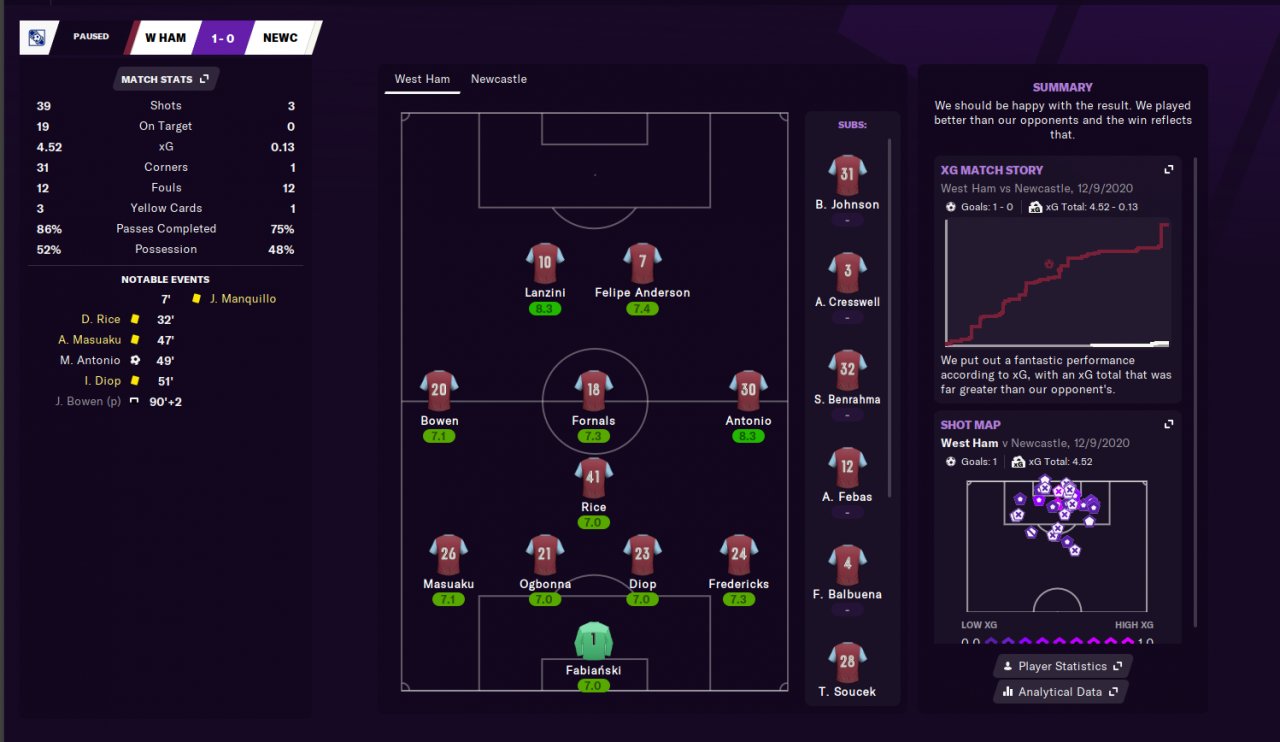Image resolution: width=1280 pixels, height=742 pixels.
Task: Select substitute B. Johnson
Action: click(847, 176)
